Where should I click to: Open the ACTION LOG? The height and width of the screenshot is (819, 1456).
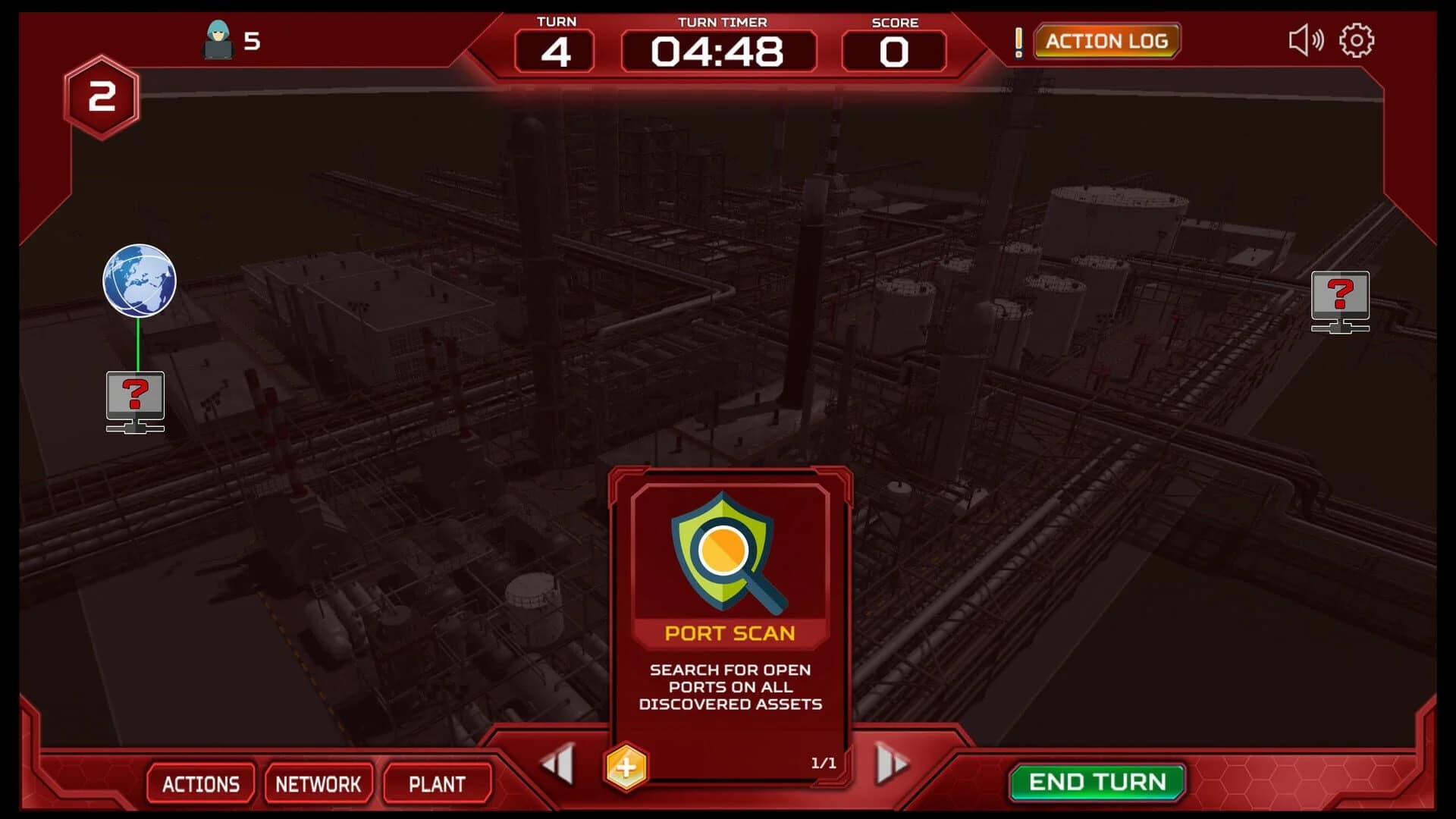point(1106,41)
